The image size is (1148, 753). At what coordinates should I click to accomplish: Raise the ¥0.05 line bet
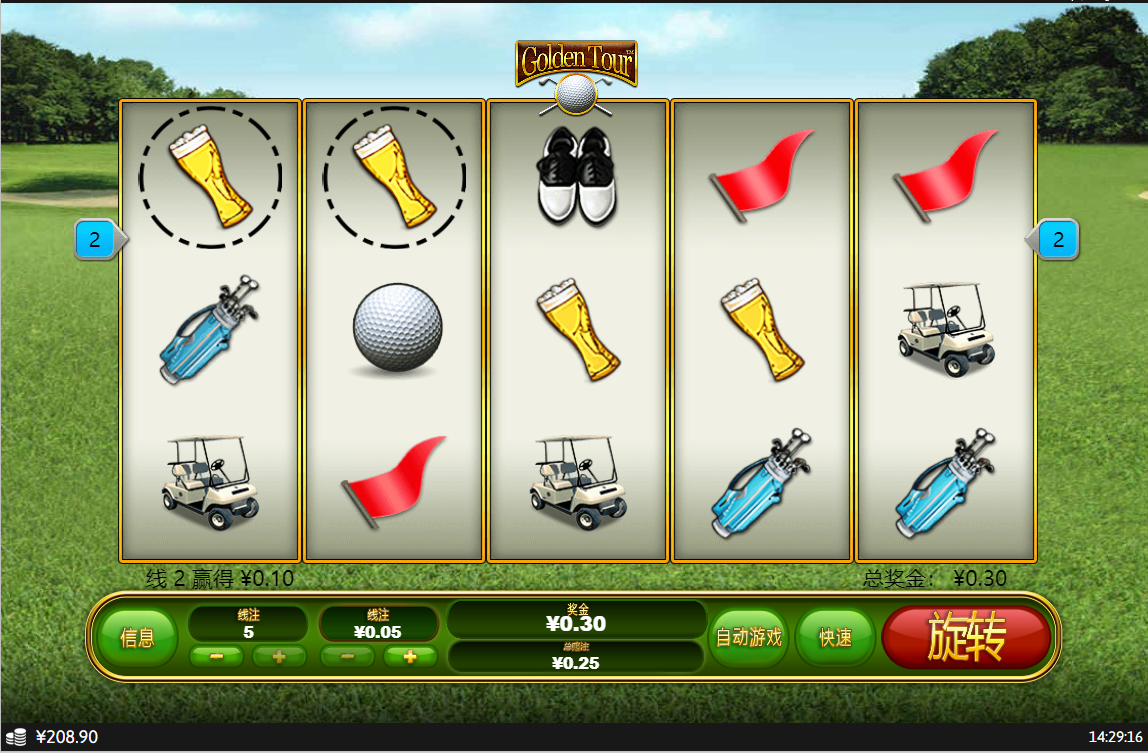tap(409, 657)
